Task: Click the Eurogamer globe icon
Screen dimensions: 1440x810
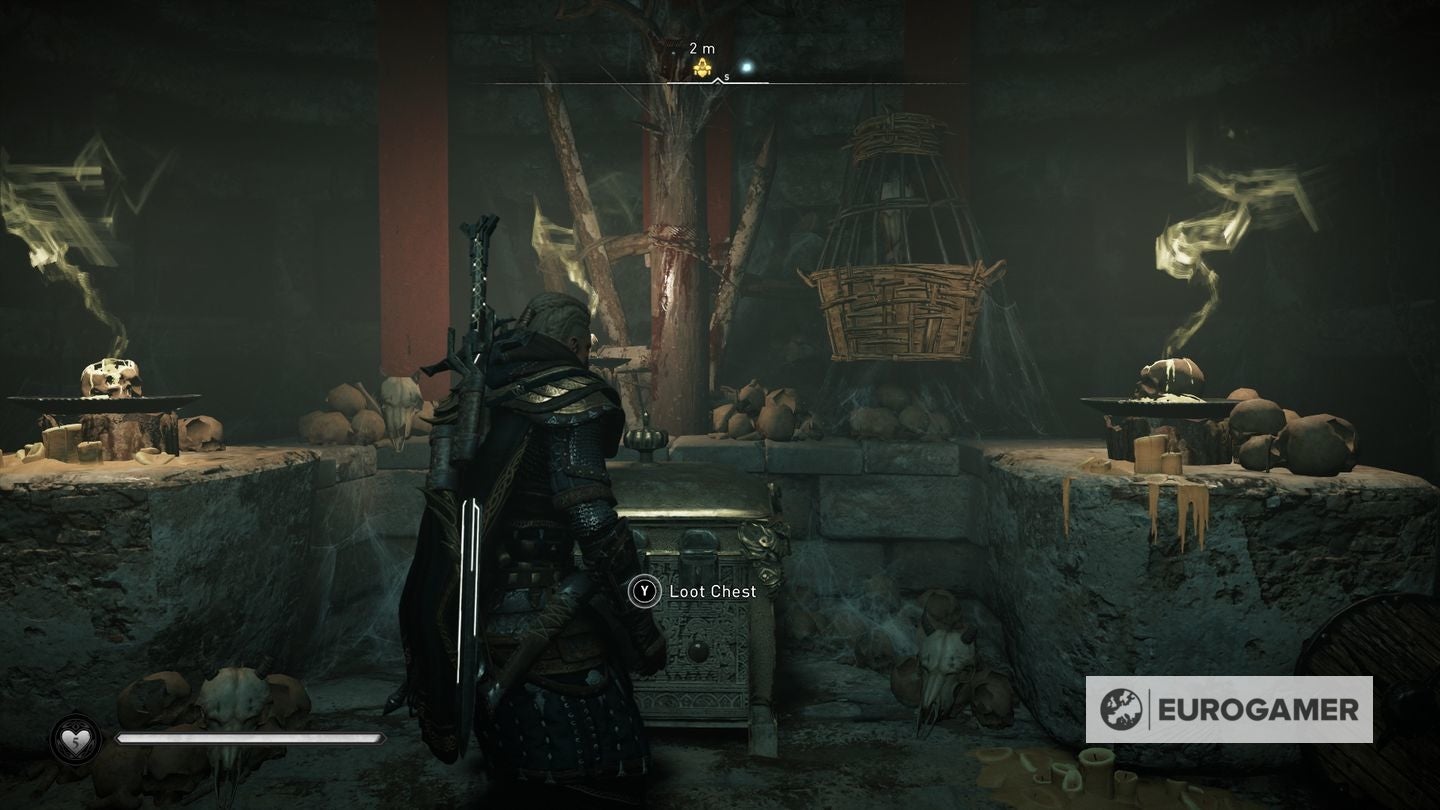Action: click(x=1122, y=709)
